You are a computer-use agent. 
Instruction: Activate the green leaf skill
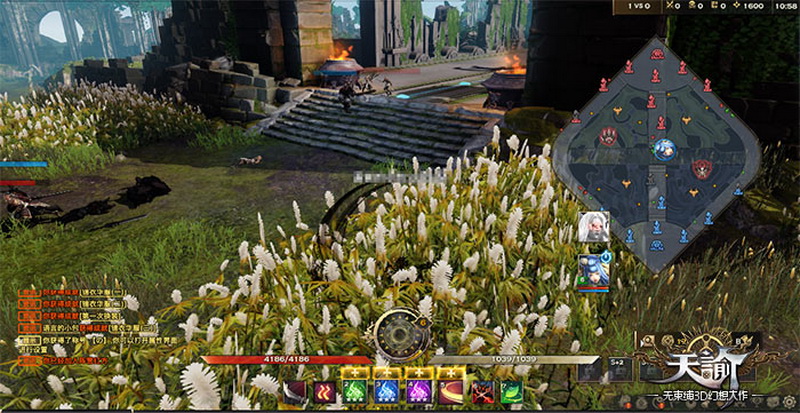tap(511, 392)
